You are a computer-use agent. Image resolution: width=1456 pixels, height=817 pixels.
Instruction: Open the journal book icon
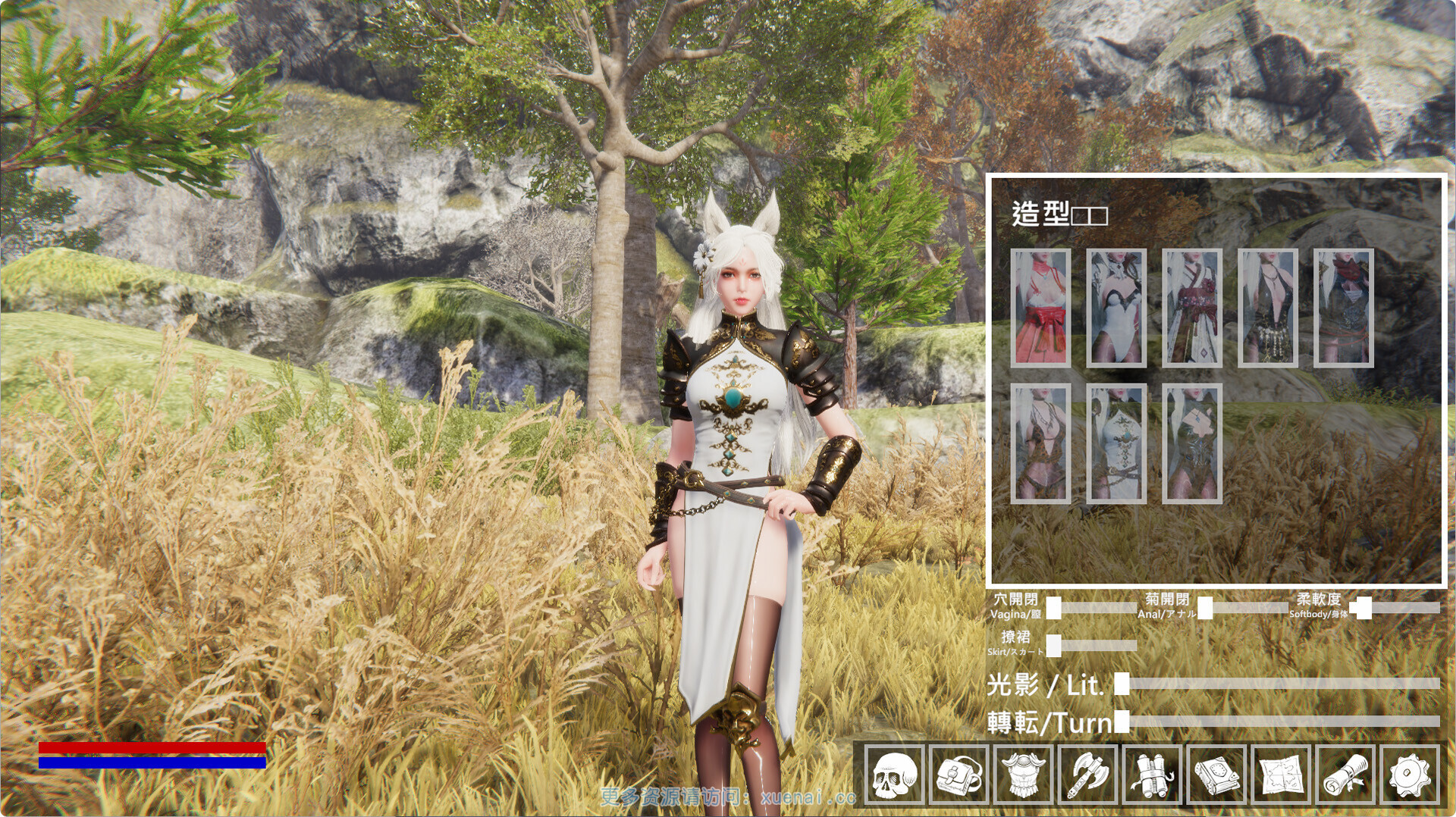click(x=1217, y=775)
